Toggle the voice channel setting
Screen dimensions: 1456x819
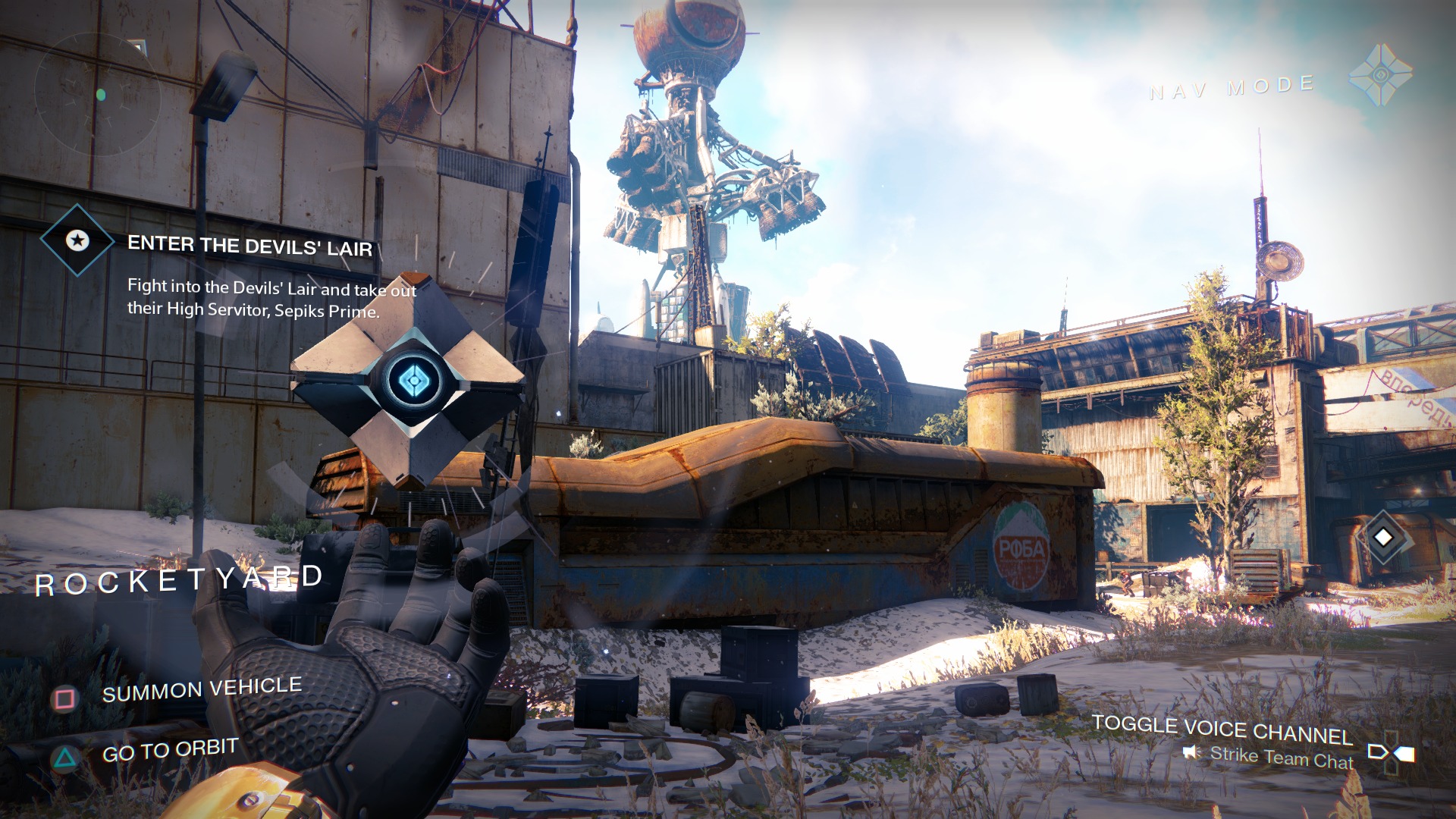[1222, 729]
